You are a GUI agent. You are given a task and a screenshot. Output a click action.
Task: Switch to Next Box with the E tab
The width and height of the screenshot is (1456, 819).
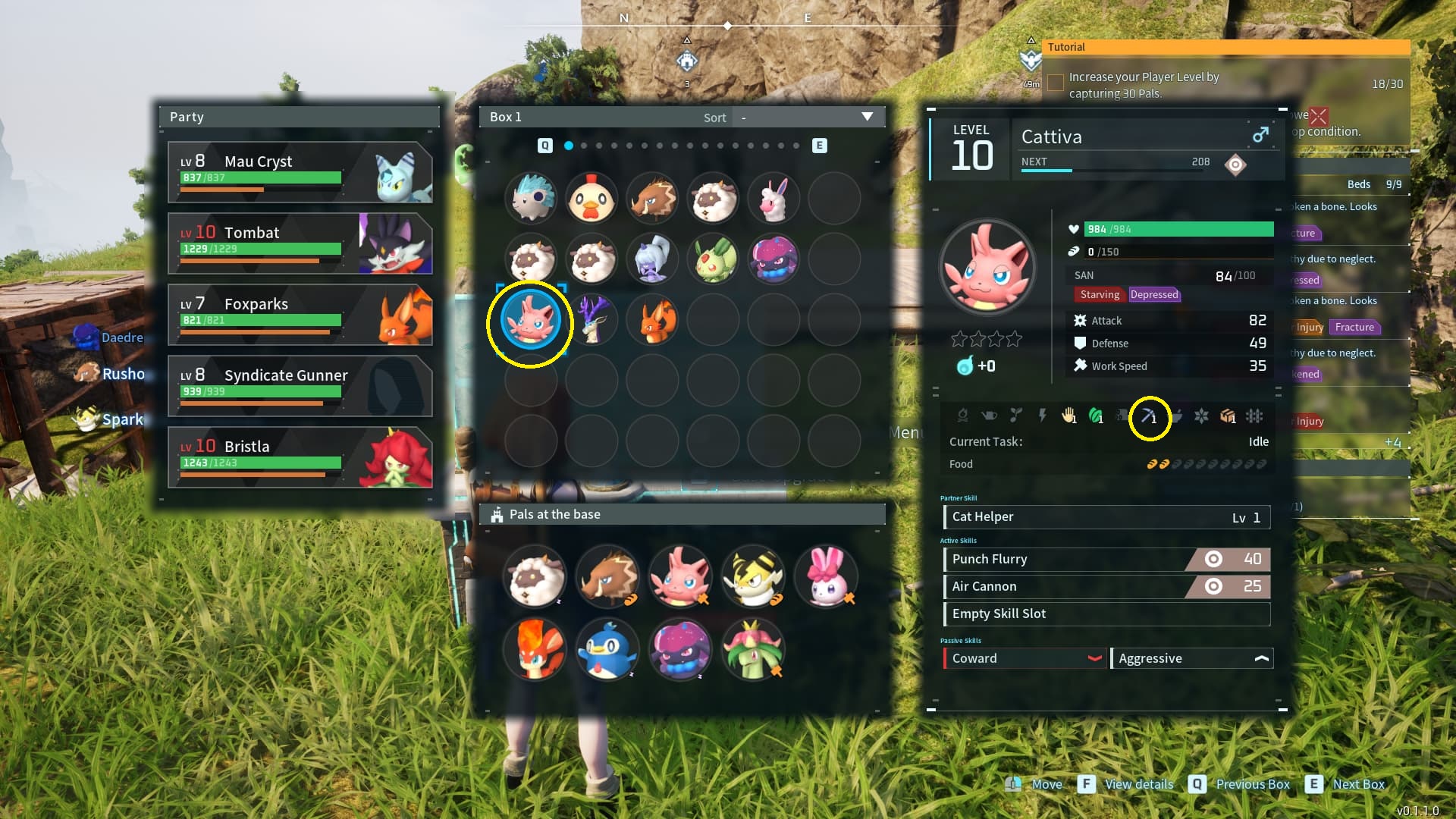[818, 145]
